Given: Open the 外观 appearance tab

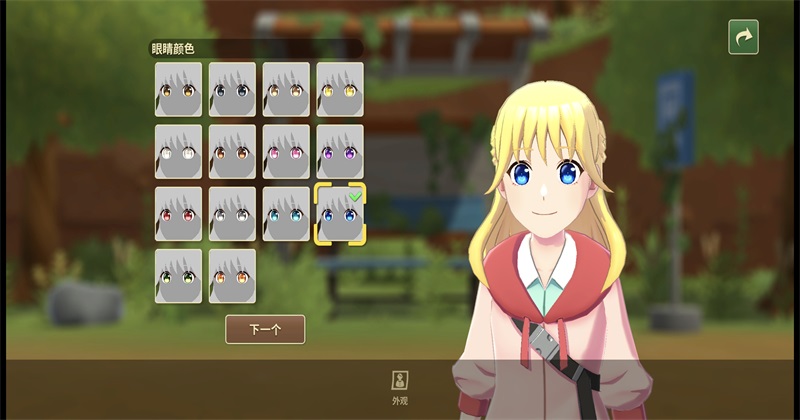Looking at the screenshot, I should pos(400,385).
